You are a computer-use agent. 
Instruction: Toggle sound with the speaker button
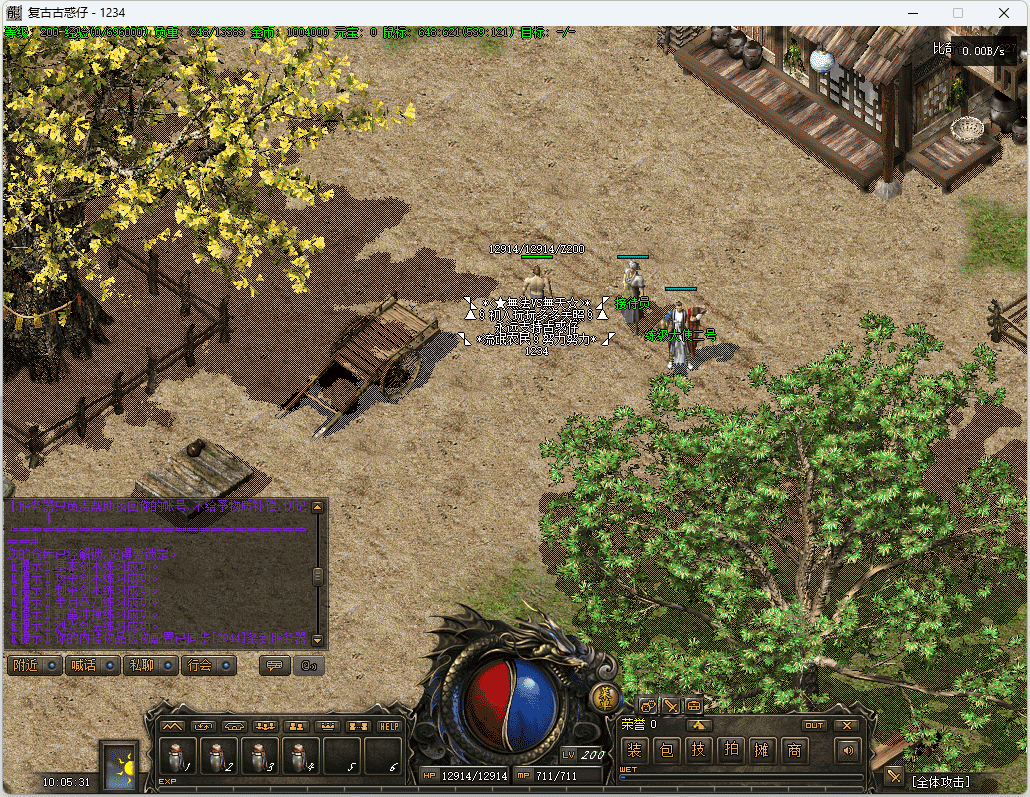(849, 750)
